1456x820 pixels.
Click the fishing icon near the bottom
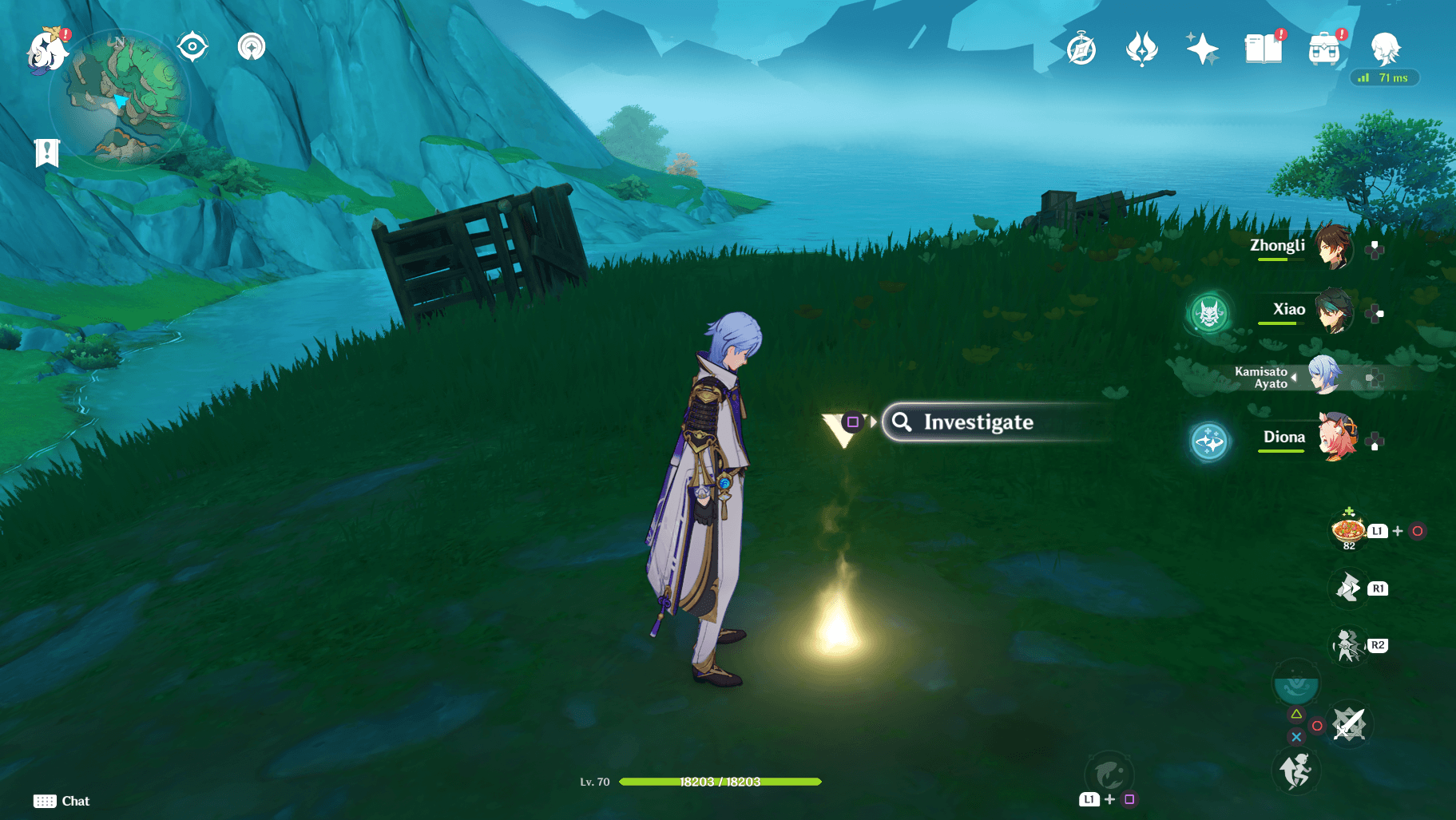click(x=1110, y=773)
